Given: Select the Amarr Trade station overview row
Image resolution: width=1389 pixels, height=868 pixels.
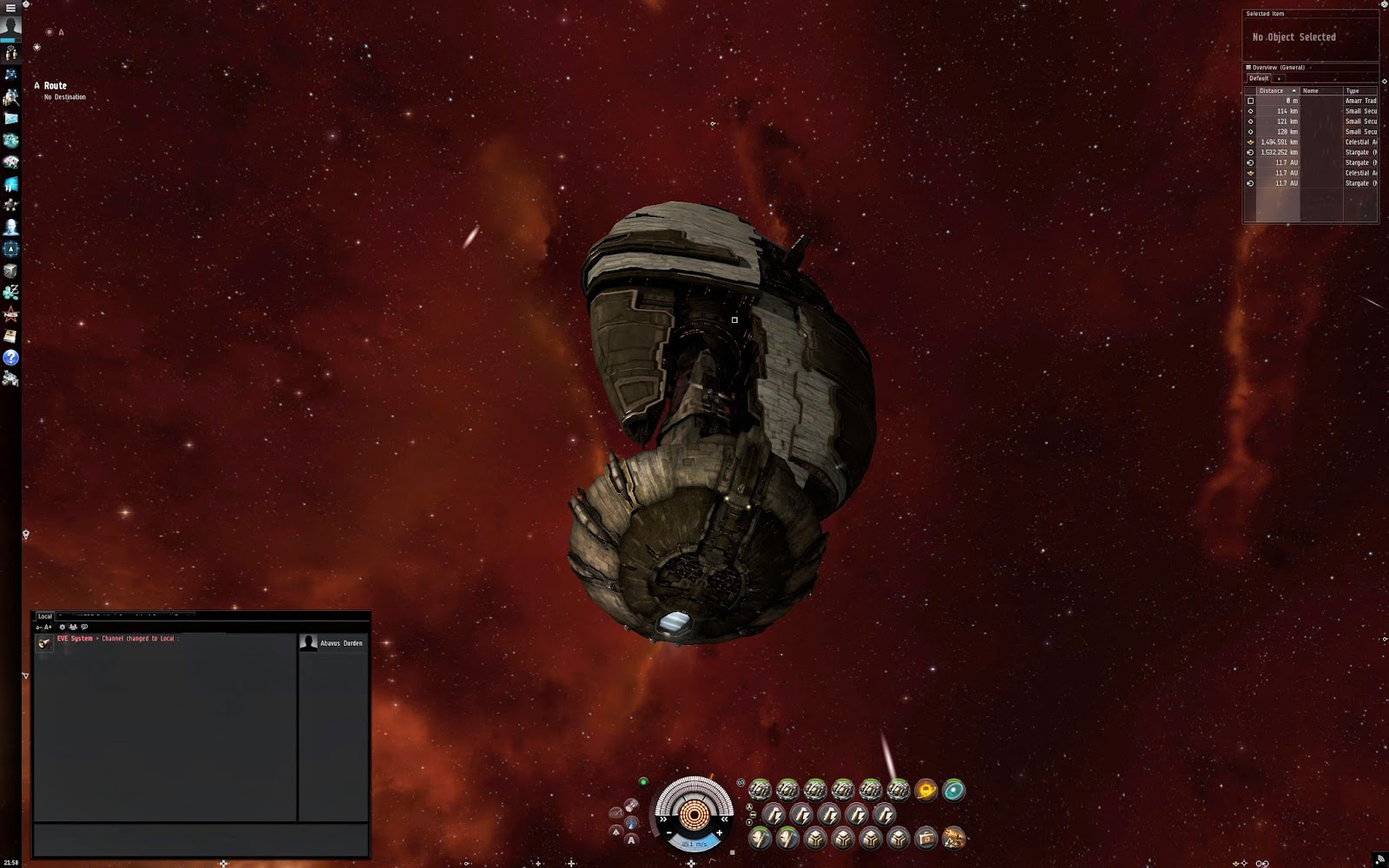Looking at the screenshot, I should (x=1311, y=101).
